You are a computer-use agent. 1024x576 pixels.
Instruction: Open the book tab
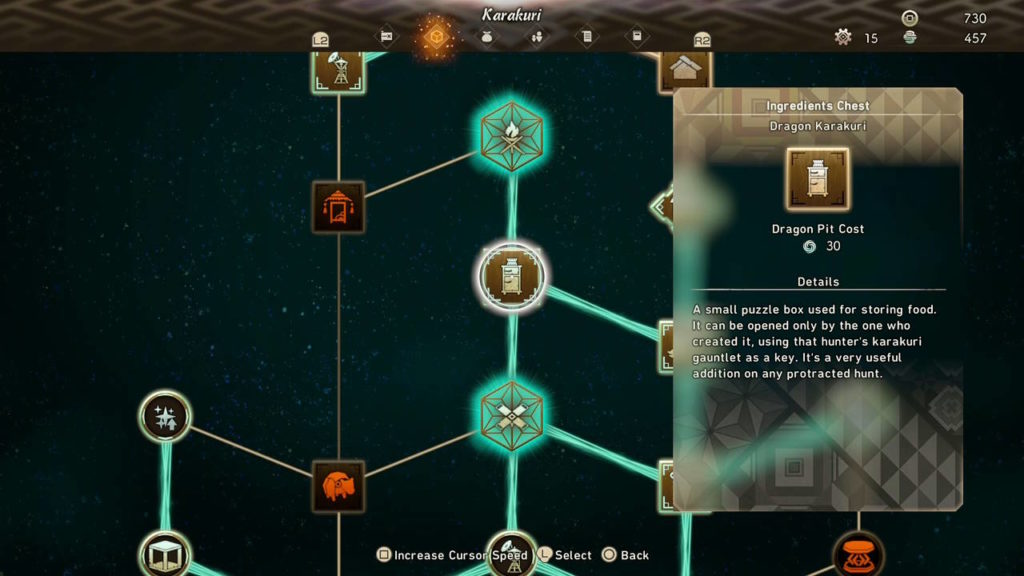click(637, 37)
